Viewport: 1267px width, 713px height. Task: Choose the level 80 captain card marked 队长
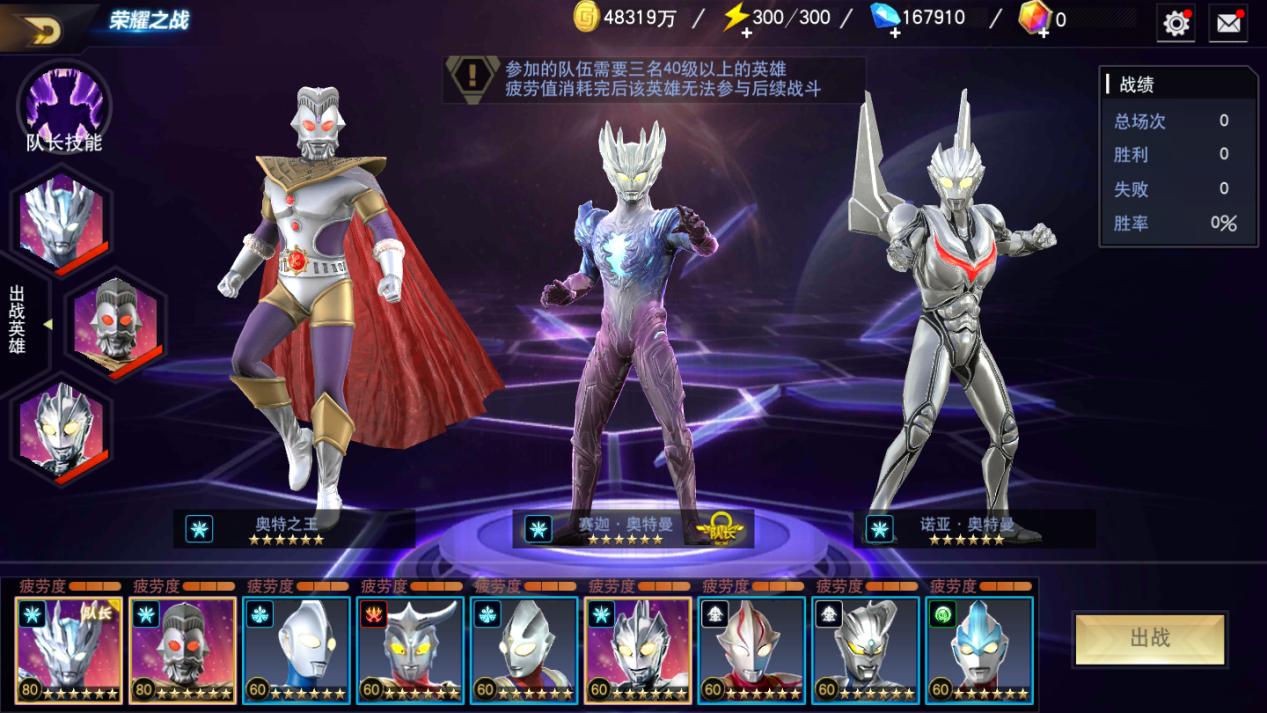pos(69,650)
